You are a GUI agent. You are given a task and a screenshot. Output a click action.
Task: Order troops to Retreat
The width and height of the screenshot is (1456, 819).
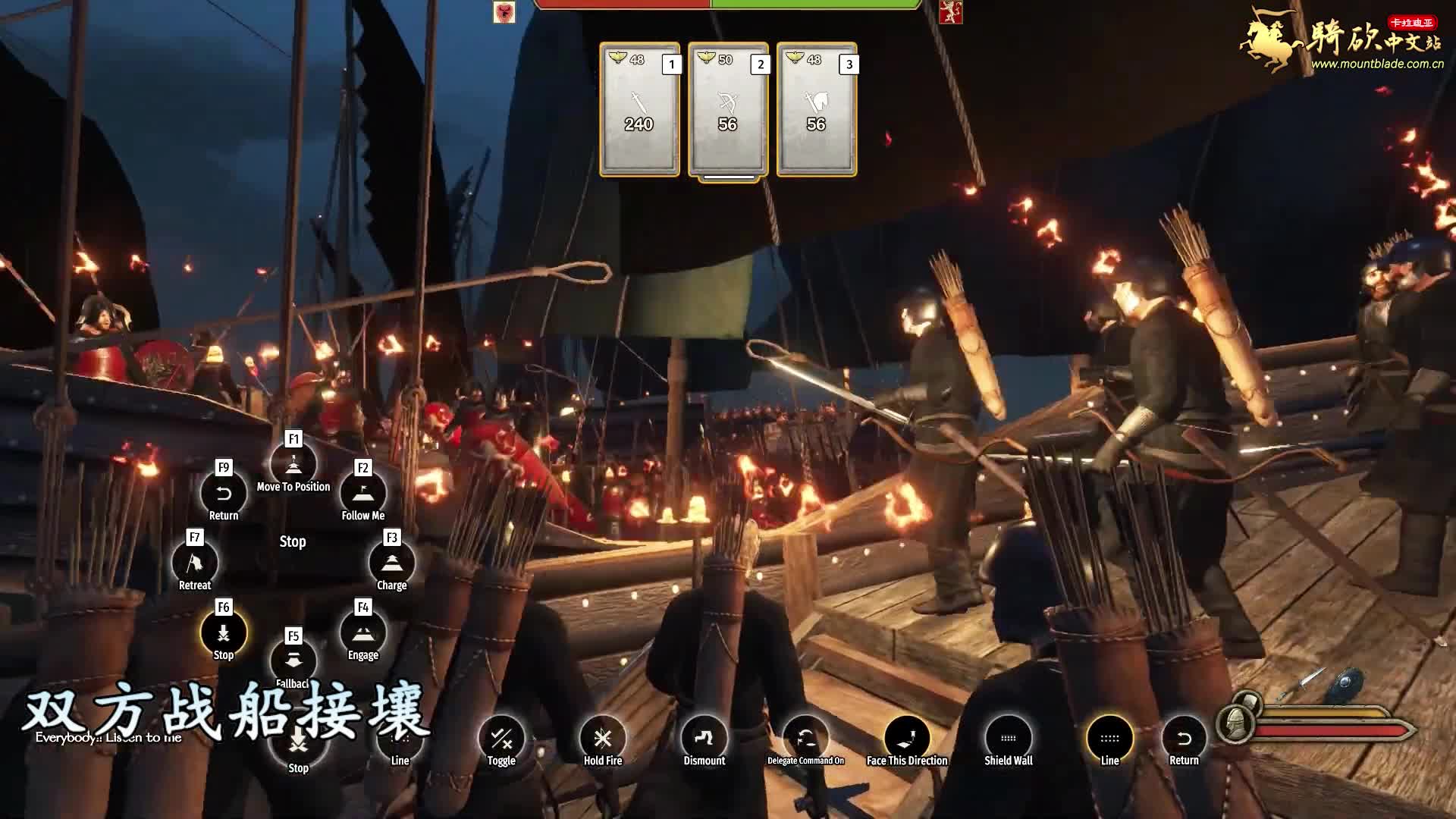coord(195,563)
